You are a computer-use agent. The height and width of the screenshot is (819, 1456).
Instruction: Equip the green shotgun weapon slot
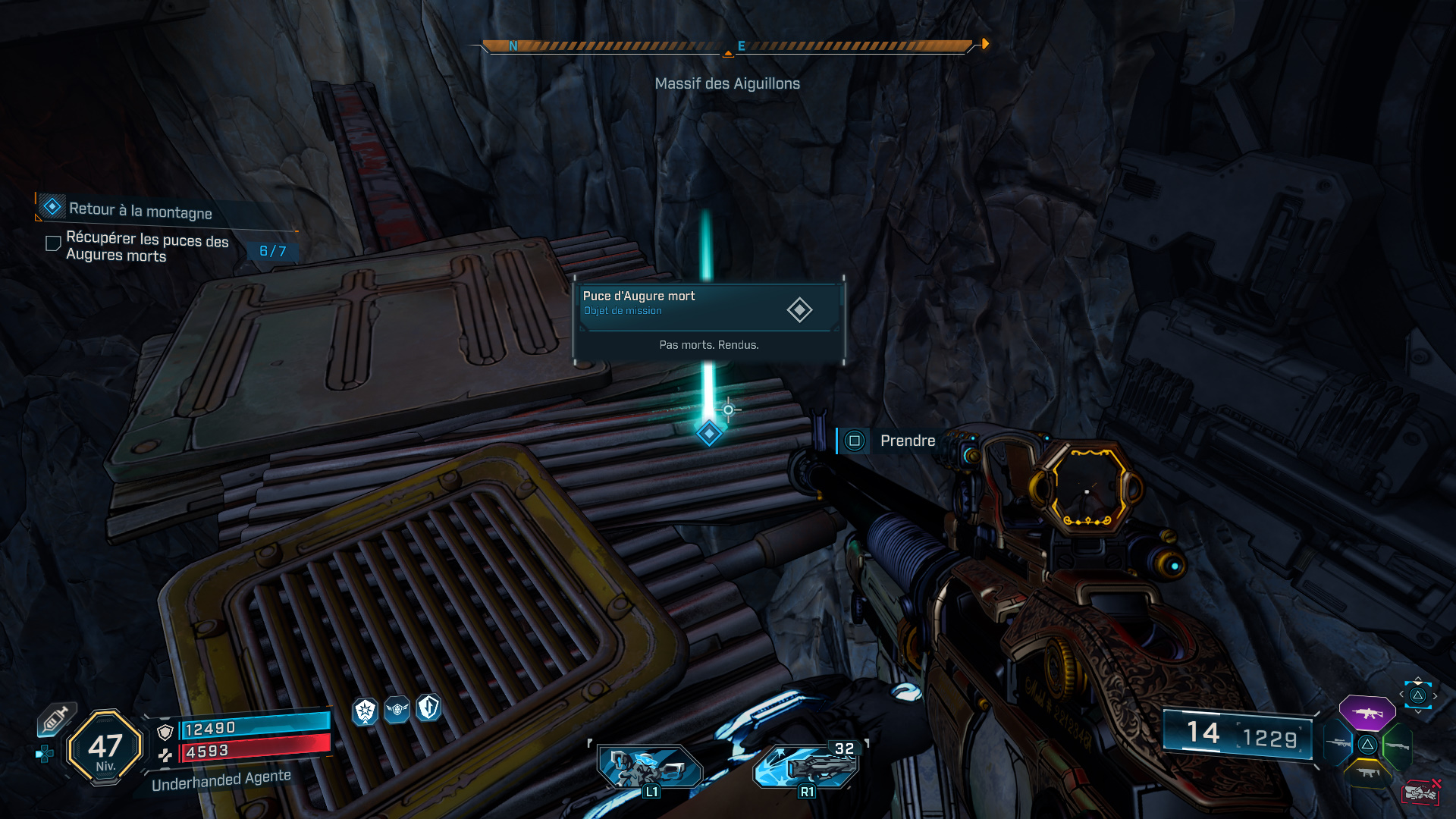point(1397,746)
